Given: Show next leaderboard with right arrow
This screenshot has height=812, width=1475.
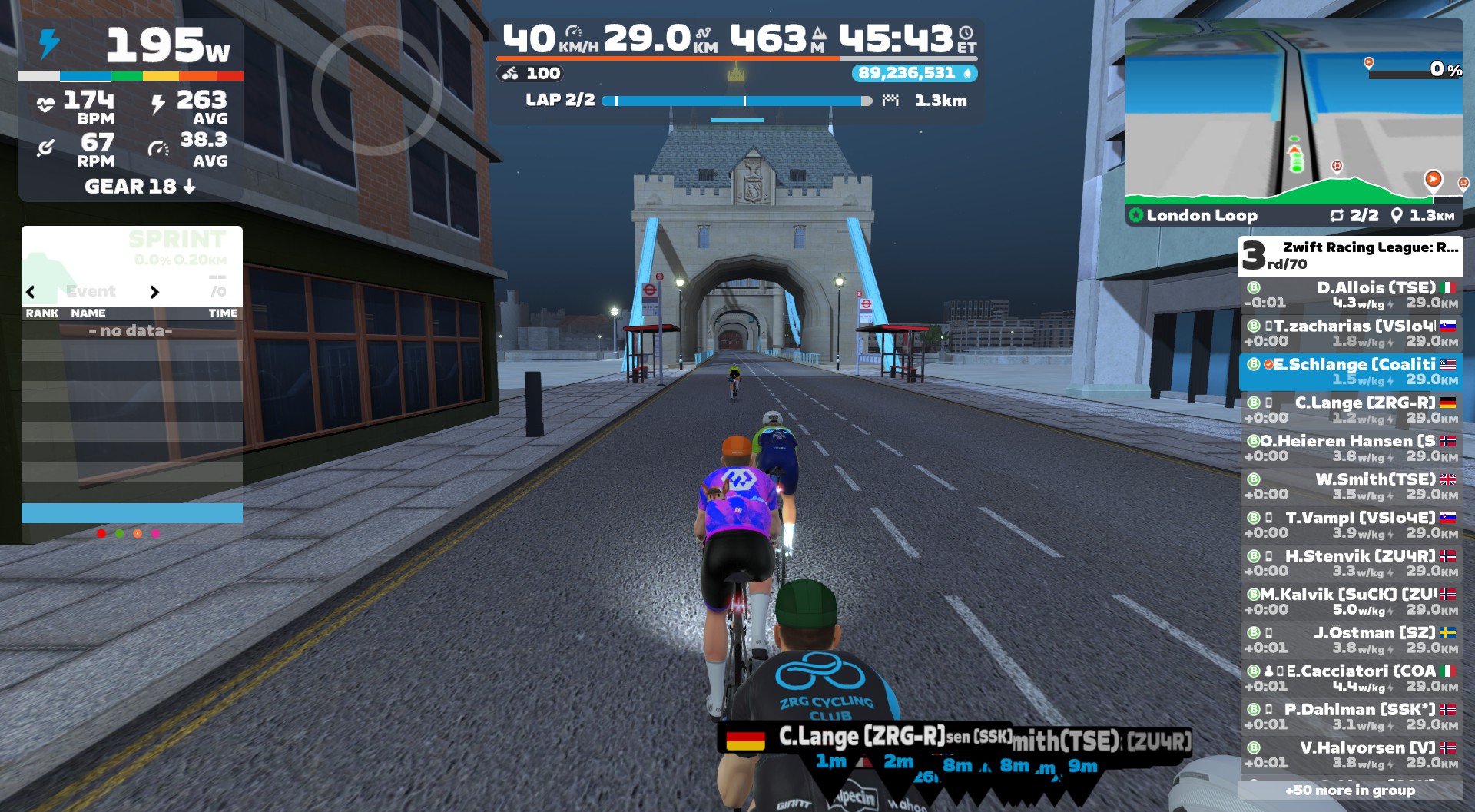Looking at the screenshot, I should tap(154, 292).
